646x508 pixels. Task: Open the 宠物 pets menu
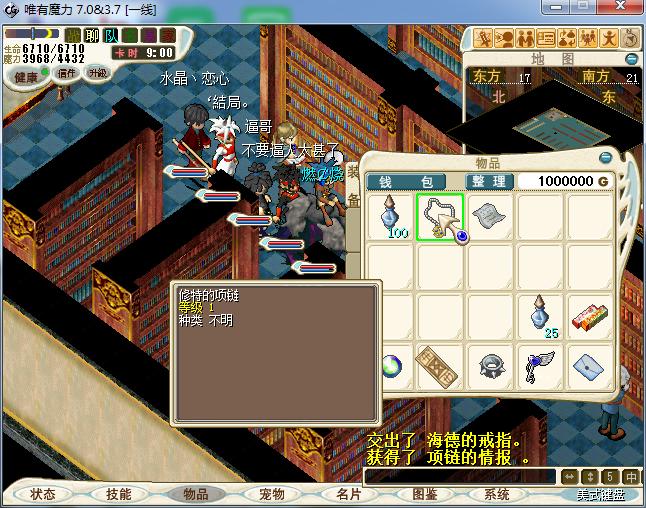(x=271, y=494)
